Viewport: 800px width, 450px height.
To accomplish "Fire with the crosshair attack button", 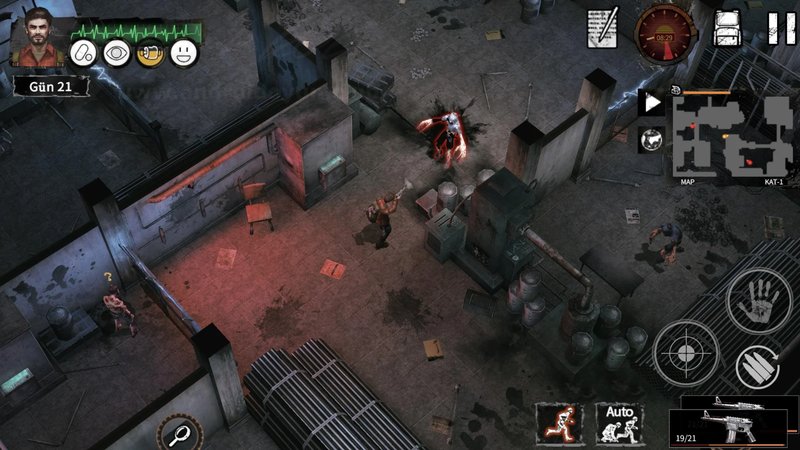I will tap(685, 353).
